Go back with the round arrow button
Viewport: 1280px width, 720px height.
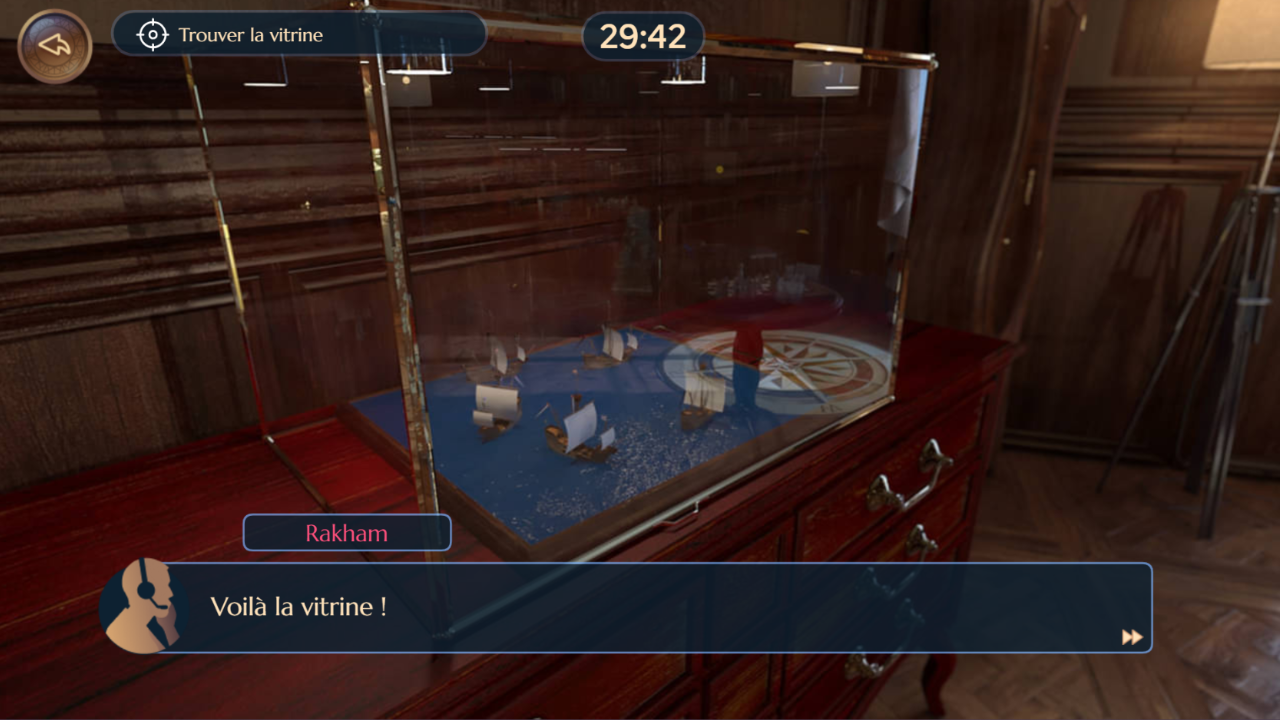55,46
